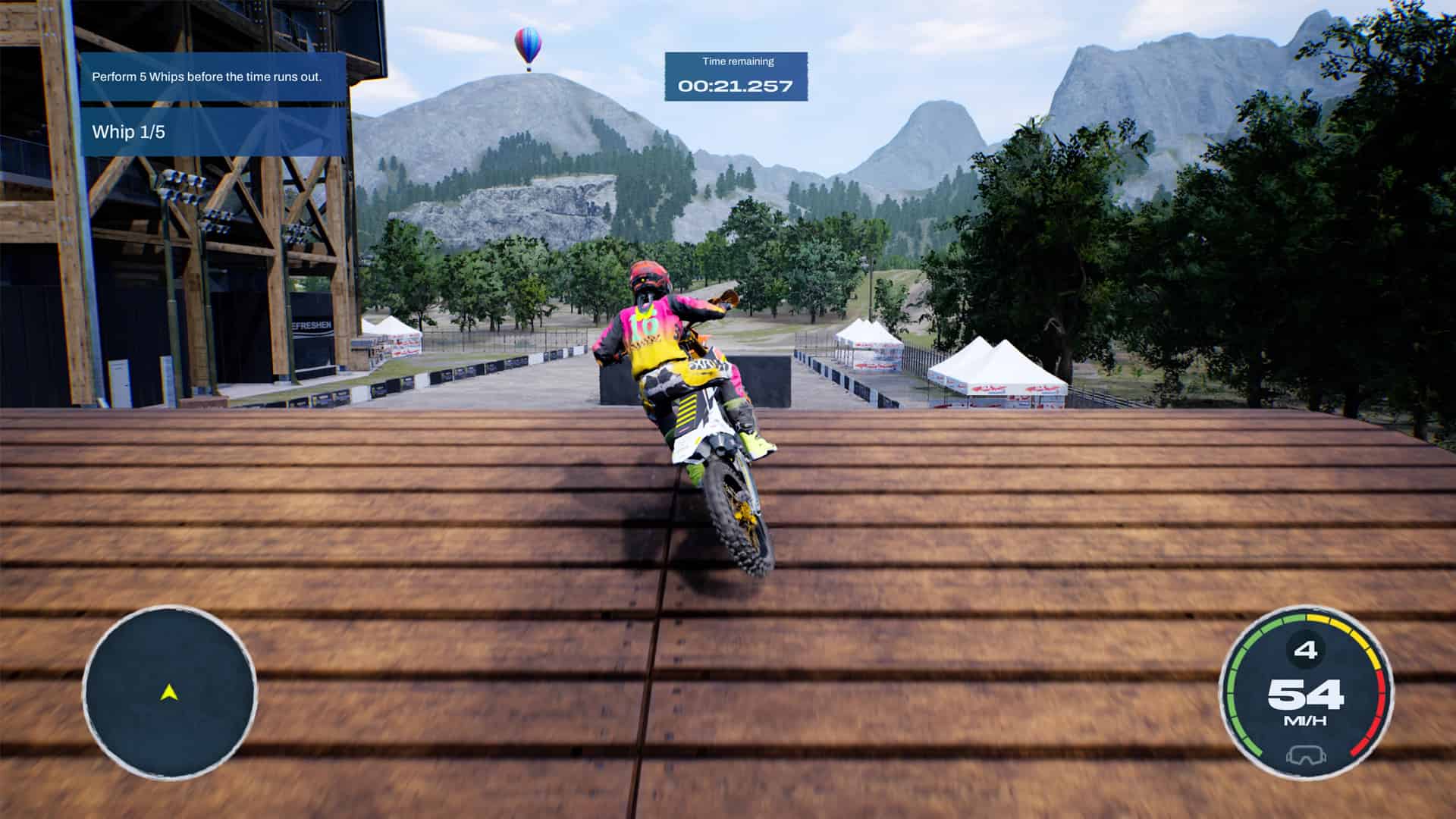Click the 'Perform 5 Whips' objective text
The height and width of the screenshot is (819, 1456).
(205, 76)
